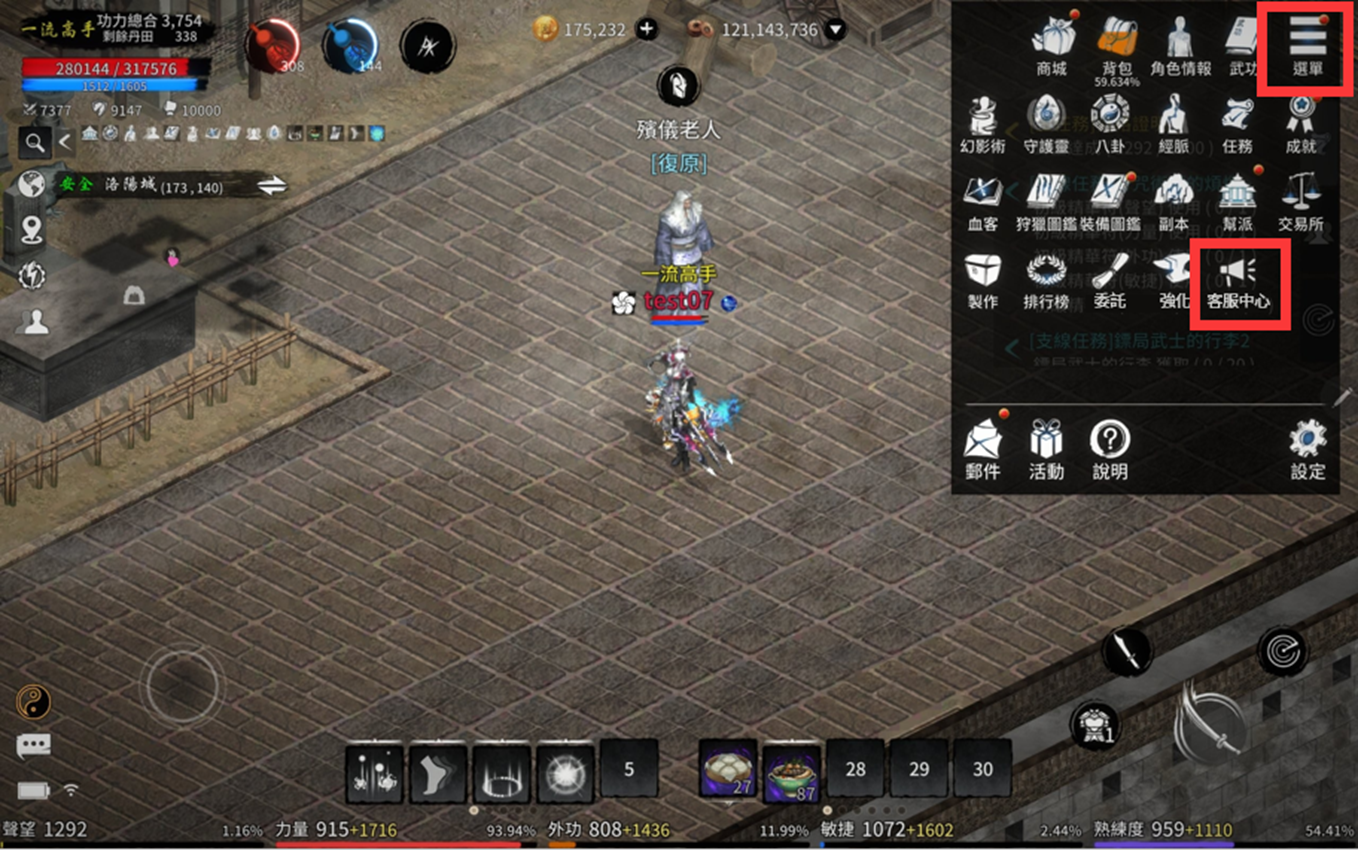Click the magnifying glass search button
Image resolution: width=1358 pixels, height=850 pixels.
pyautogui.click(x=35, y=143)
